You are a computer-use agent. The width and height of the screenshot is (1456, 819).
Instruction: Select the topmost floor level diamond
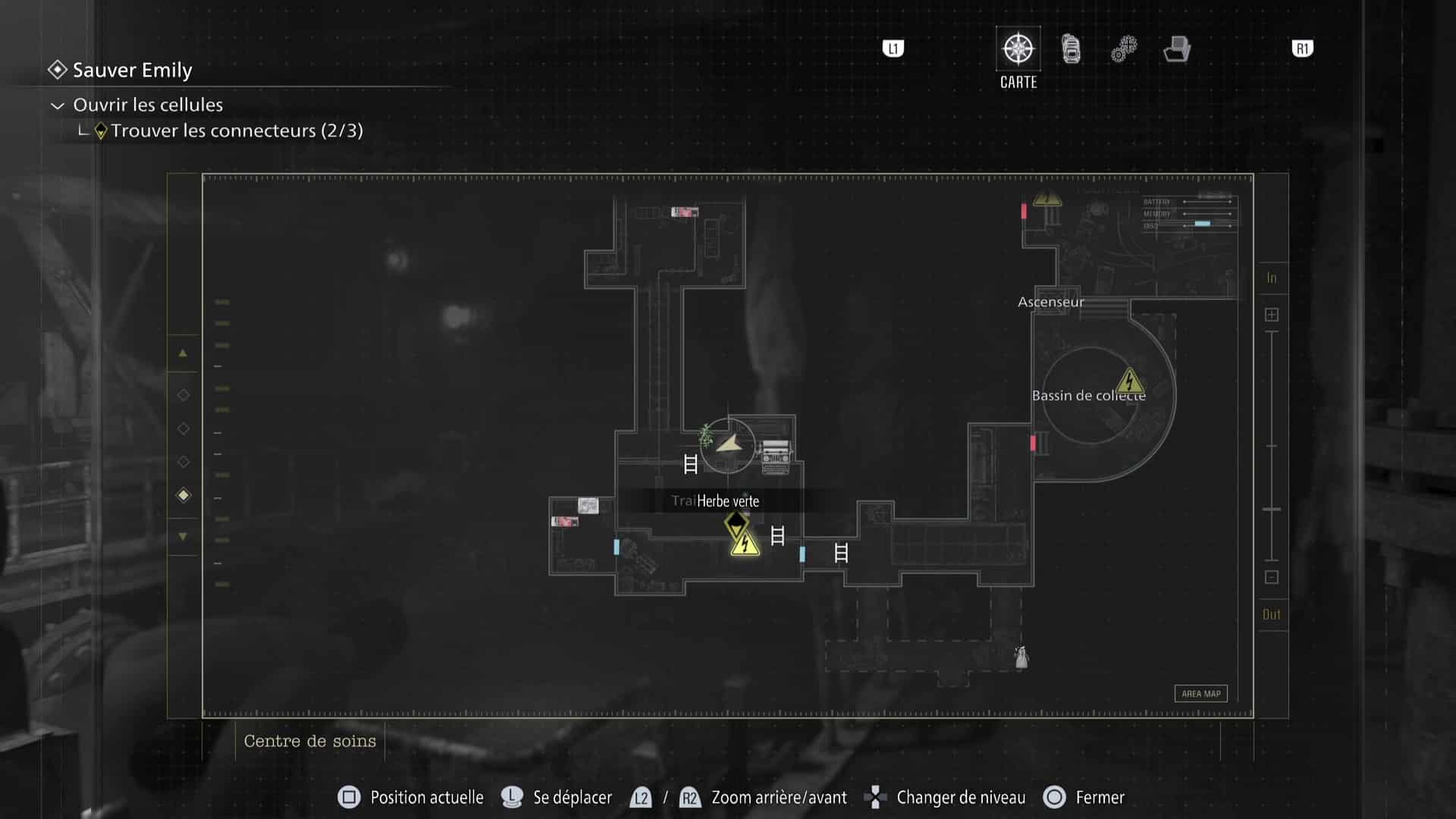[183, 394]
